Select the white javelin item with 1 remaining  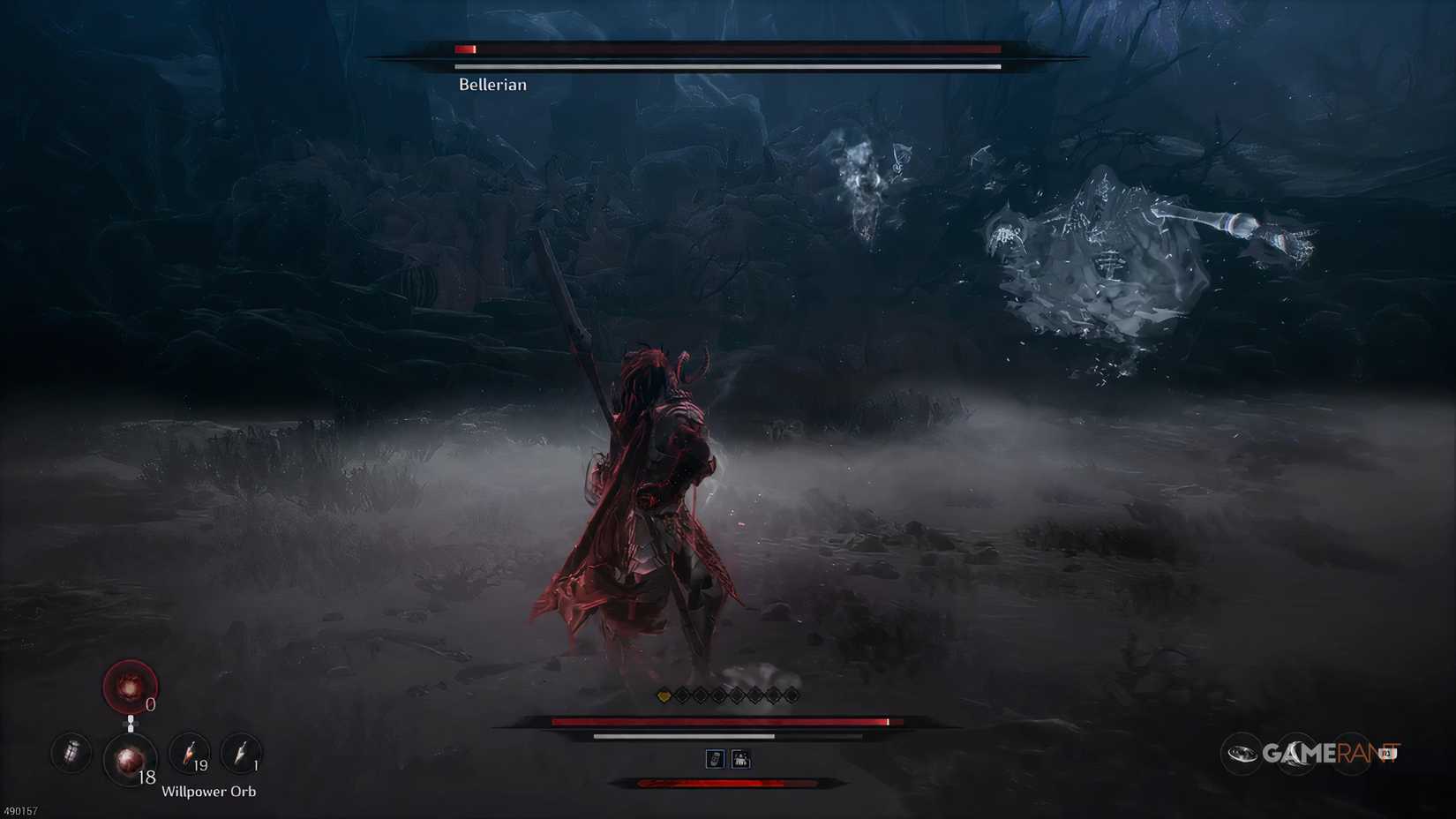click(x=242, y=751)
